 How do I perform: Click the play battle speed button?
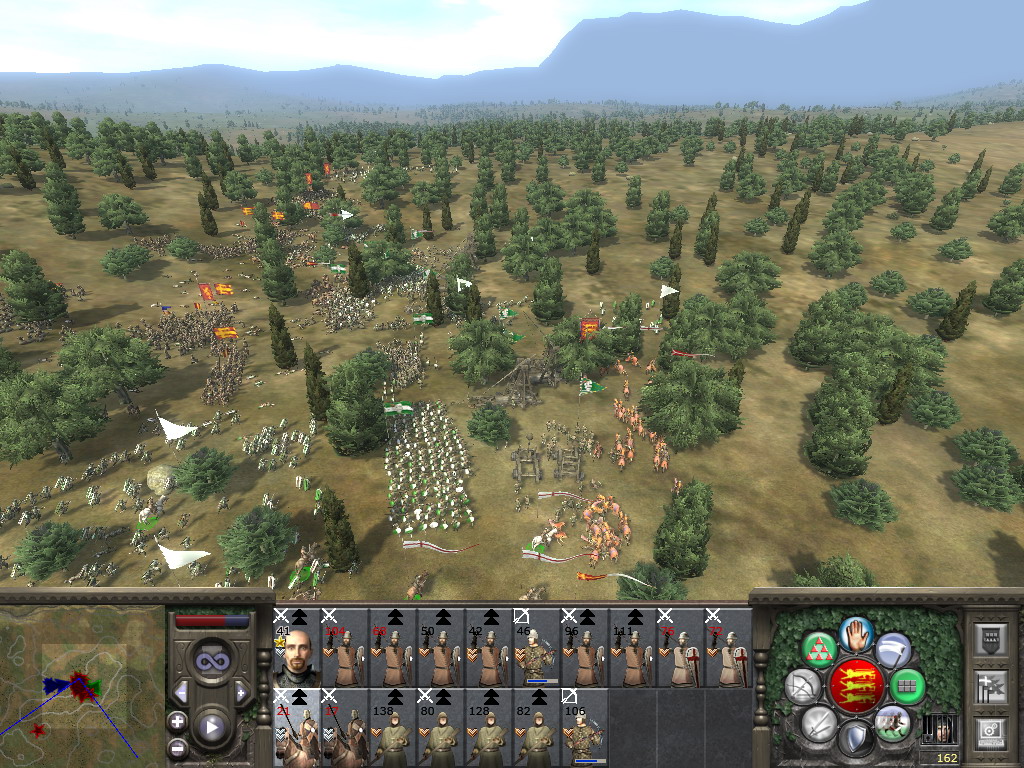point(211,727)
